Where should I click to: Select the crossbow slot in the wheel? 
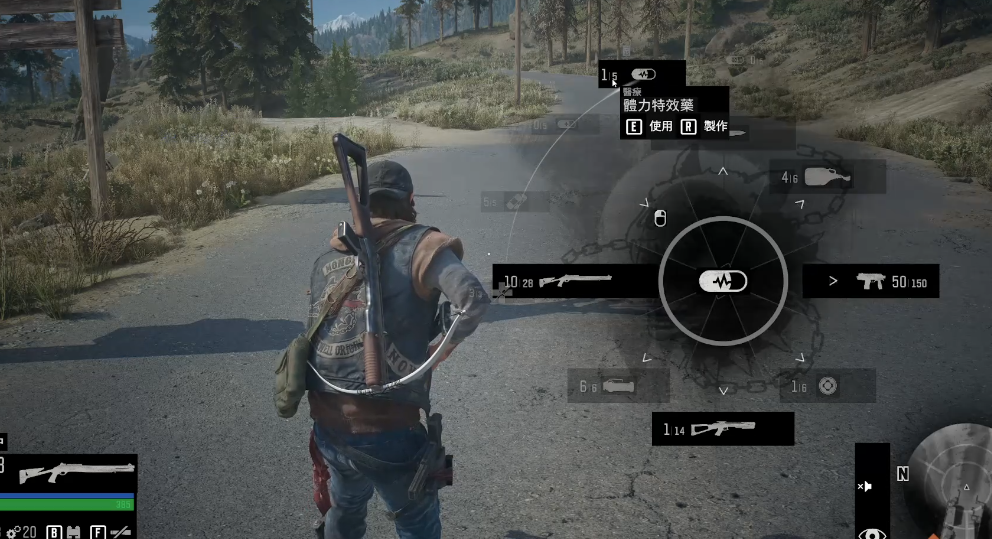point(722,429)
